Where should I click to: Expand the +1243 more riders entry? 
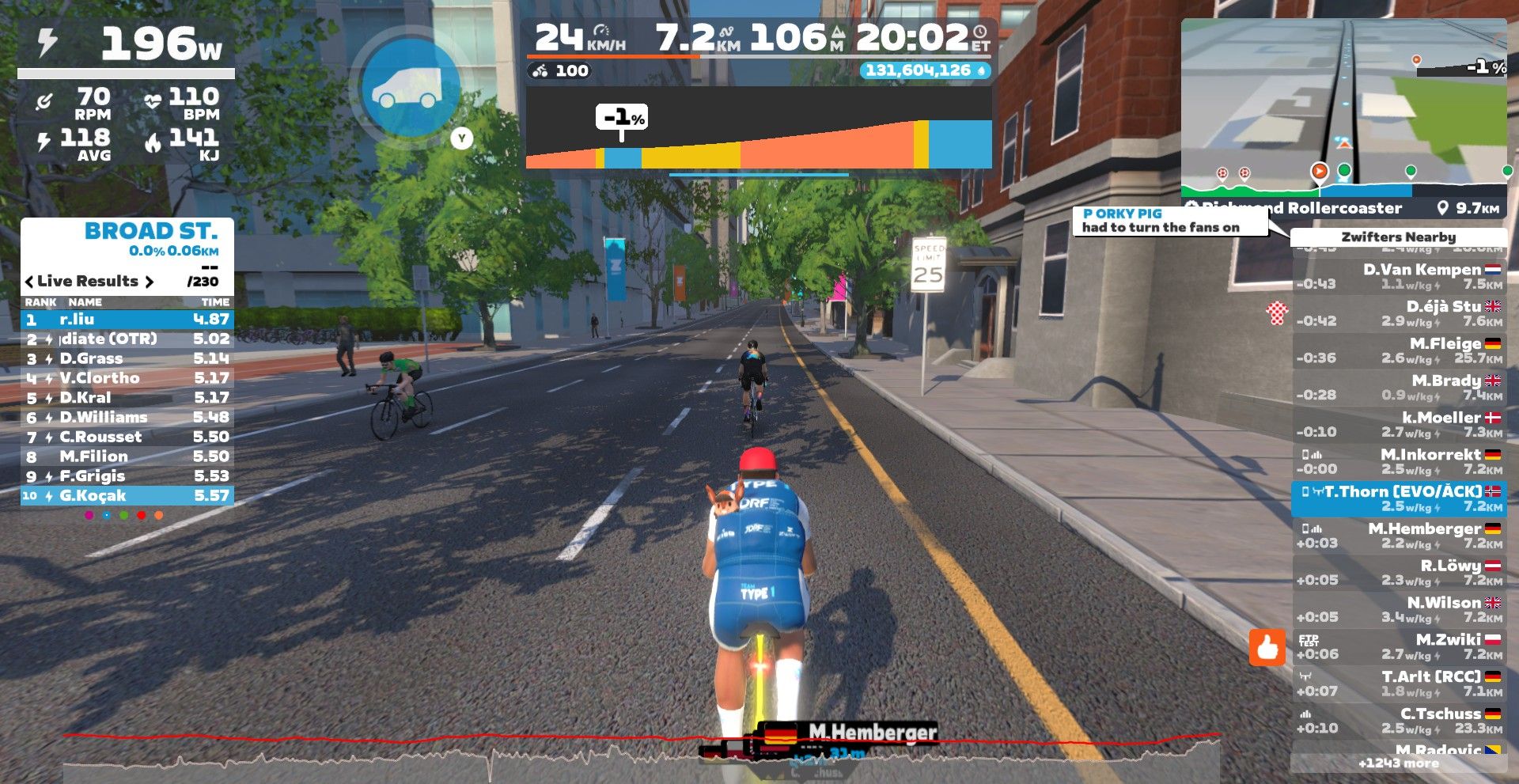point(1398,763)
